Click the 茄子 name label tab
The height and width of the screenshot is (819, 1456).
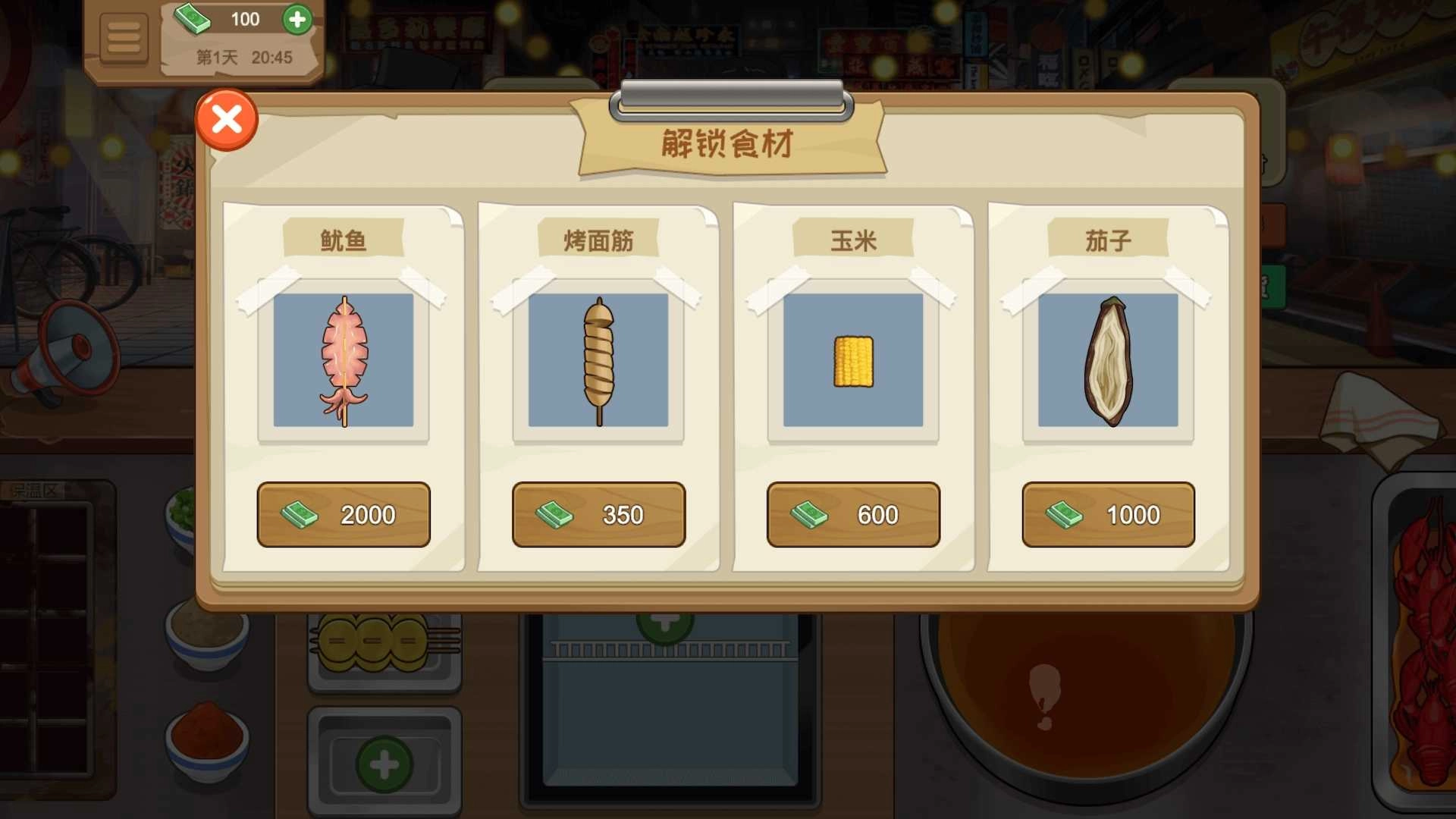click(x=1107, y=237)
